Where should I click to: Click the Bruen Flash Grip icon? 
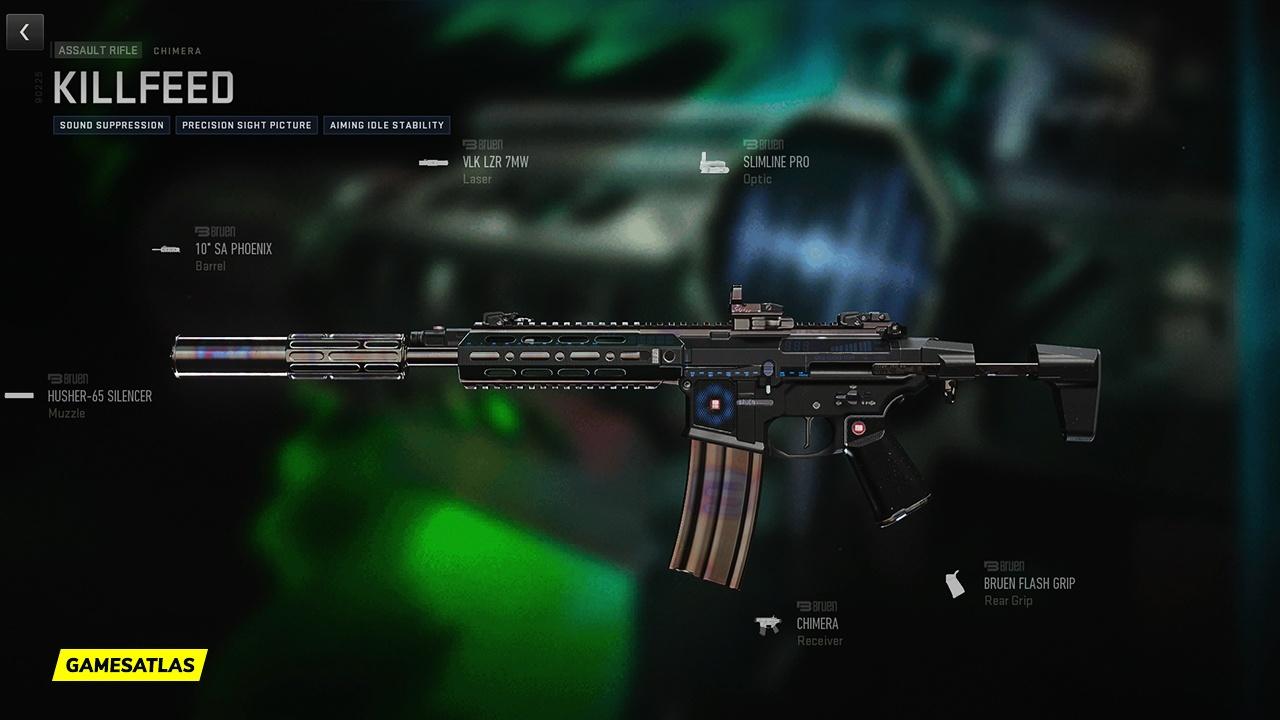[x=951, y=583]
